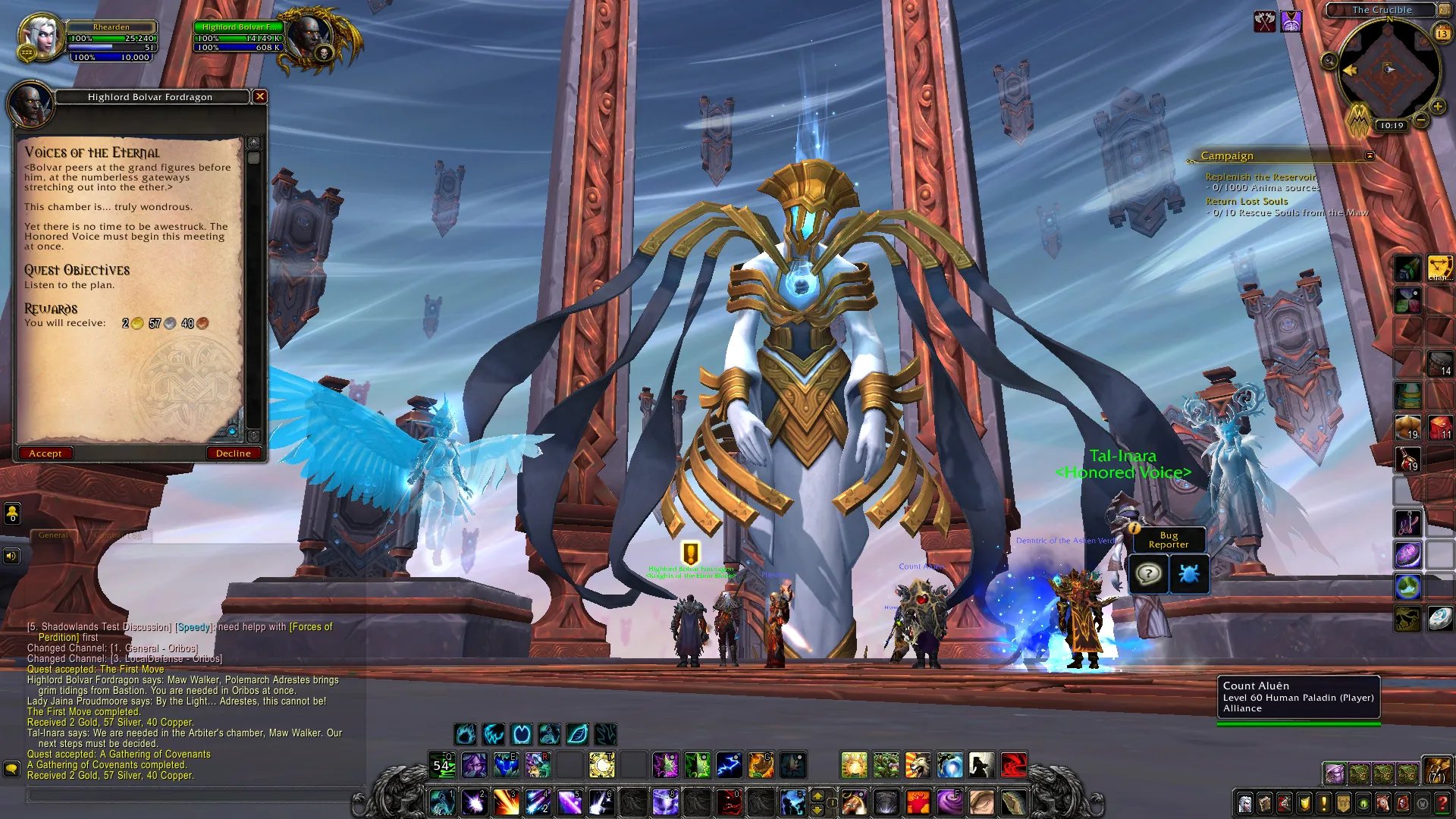Use the ability in action slot 3
The image size is (1456, 819).
coord(506,802)
